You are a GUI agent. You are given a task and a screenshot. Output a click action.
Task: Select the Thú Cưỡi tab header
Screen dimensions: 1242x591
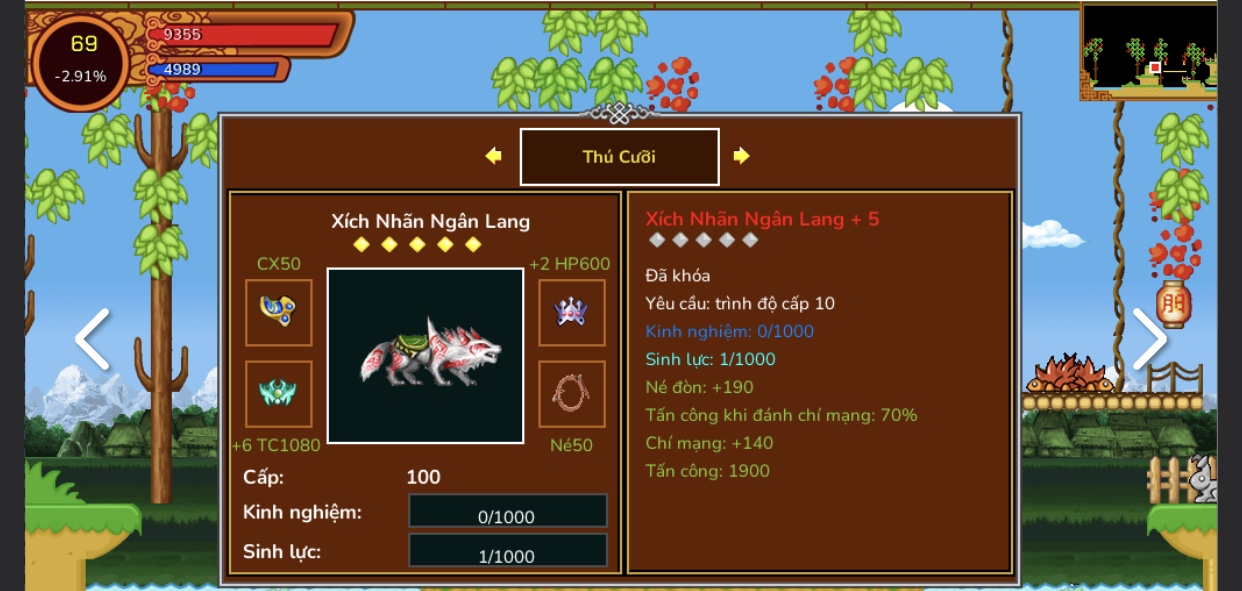pos(619,157)
